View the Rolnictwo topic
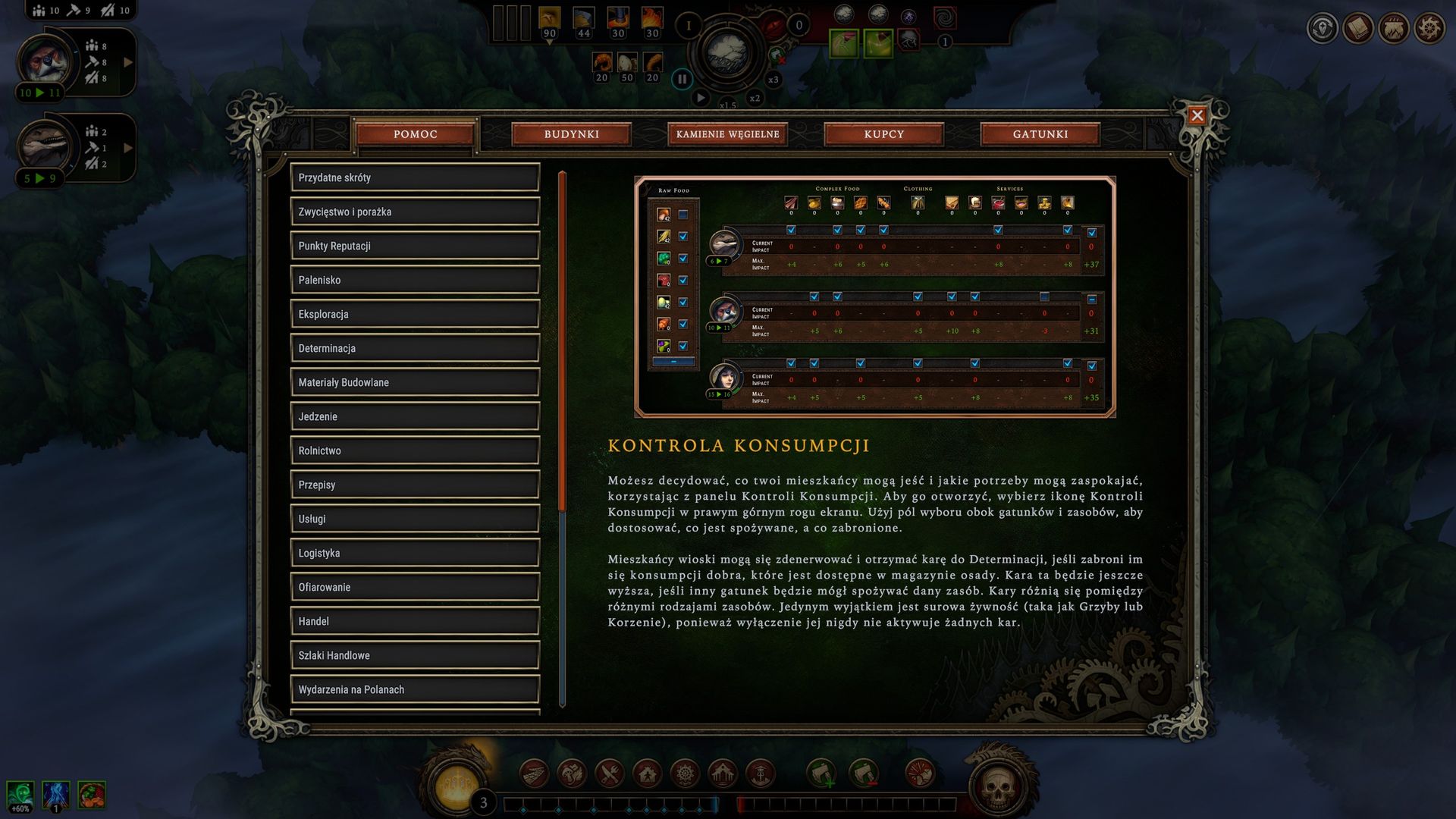This screenshot has height=819, width=1456. pos(415,450)
